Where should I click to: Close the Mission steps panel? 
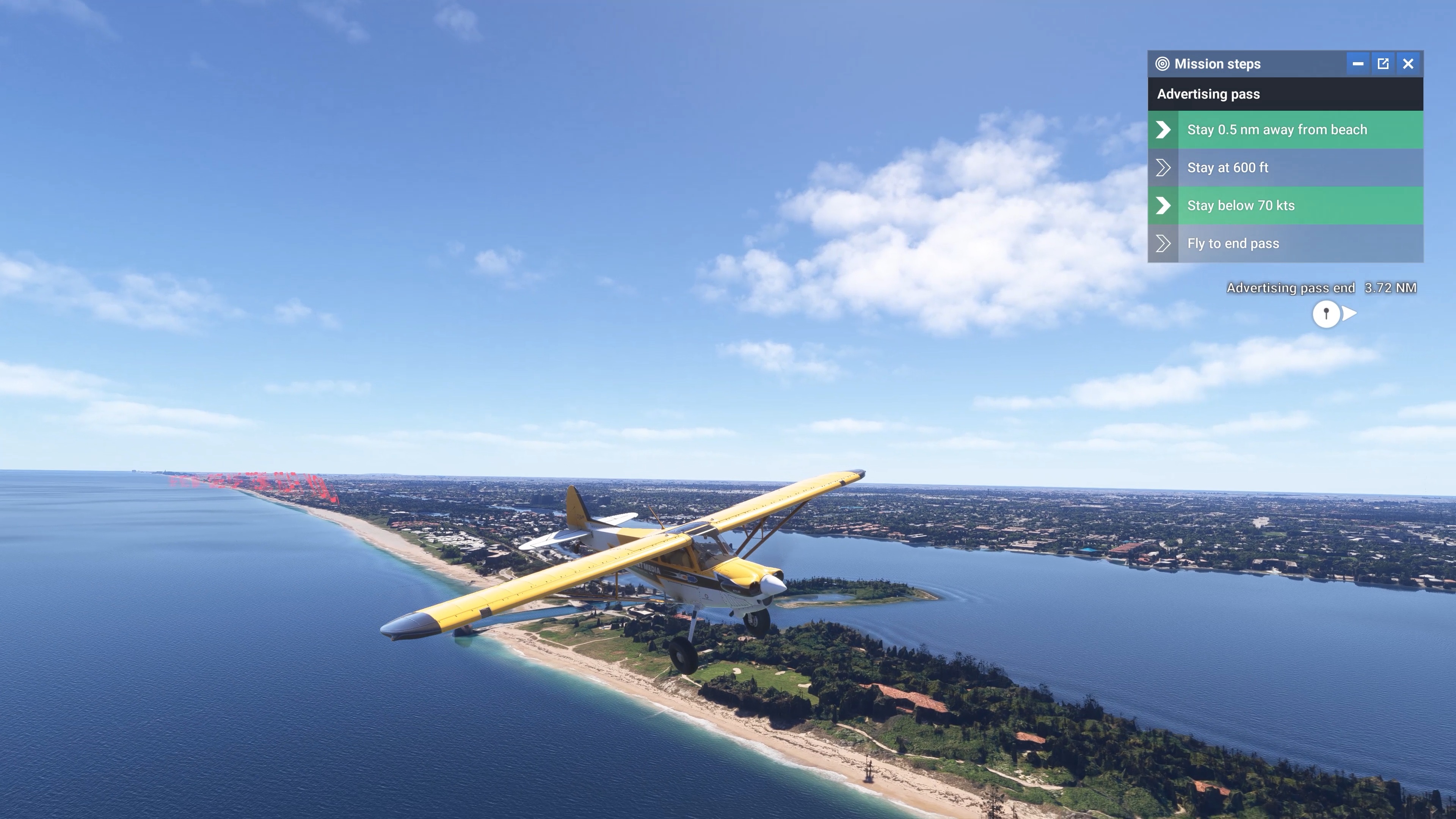1408,64
